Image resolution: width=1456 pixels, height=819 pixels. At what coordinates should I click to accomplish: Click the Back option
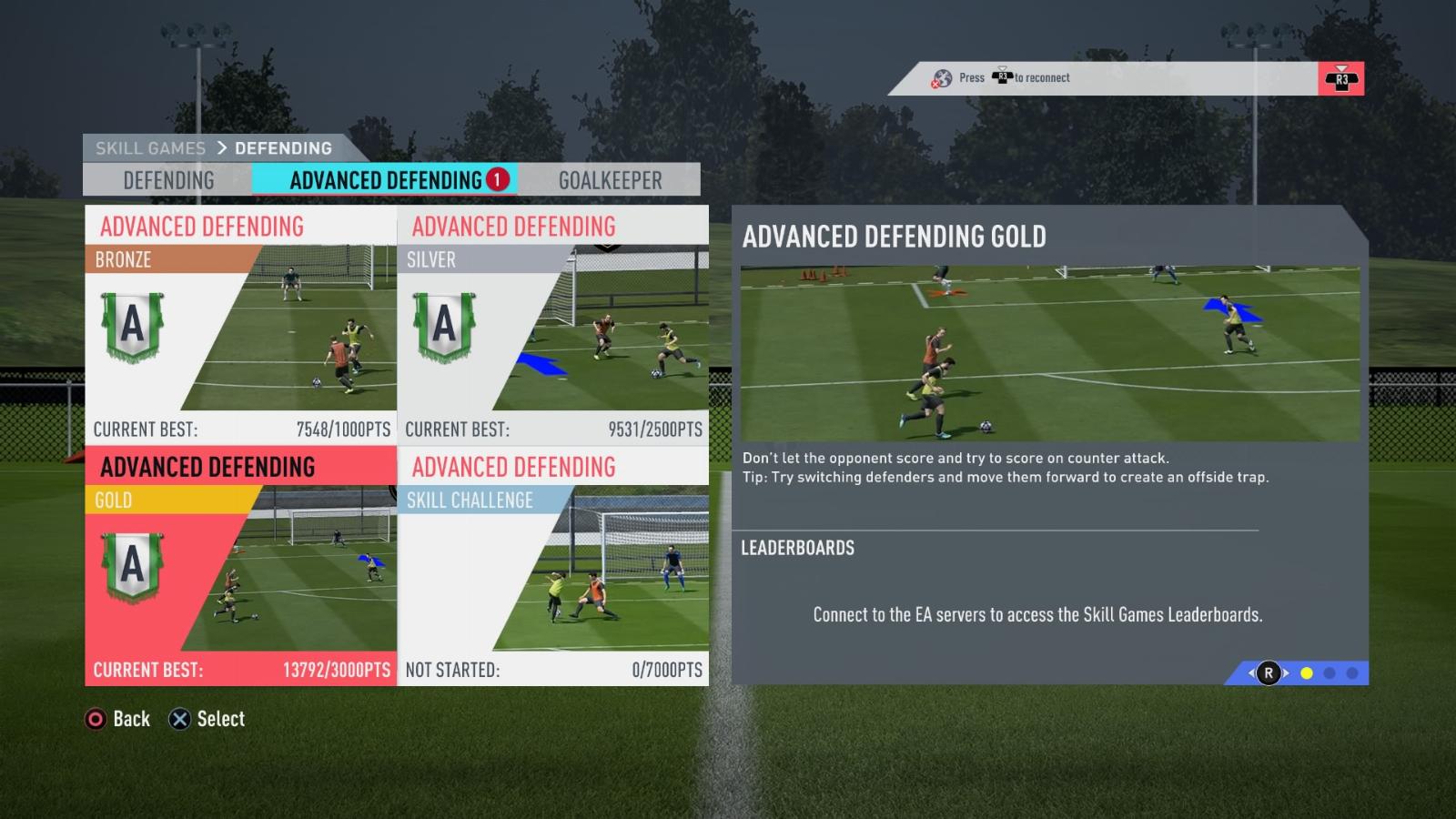118,719
